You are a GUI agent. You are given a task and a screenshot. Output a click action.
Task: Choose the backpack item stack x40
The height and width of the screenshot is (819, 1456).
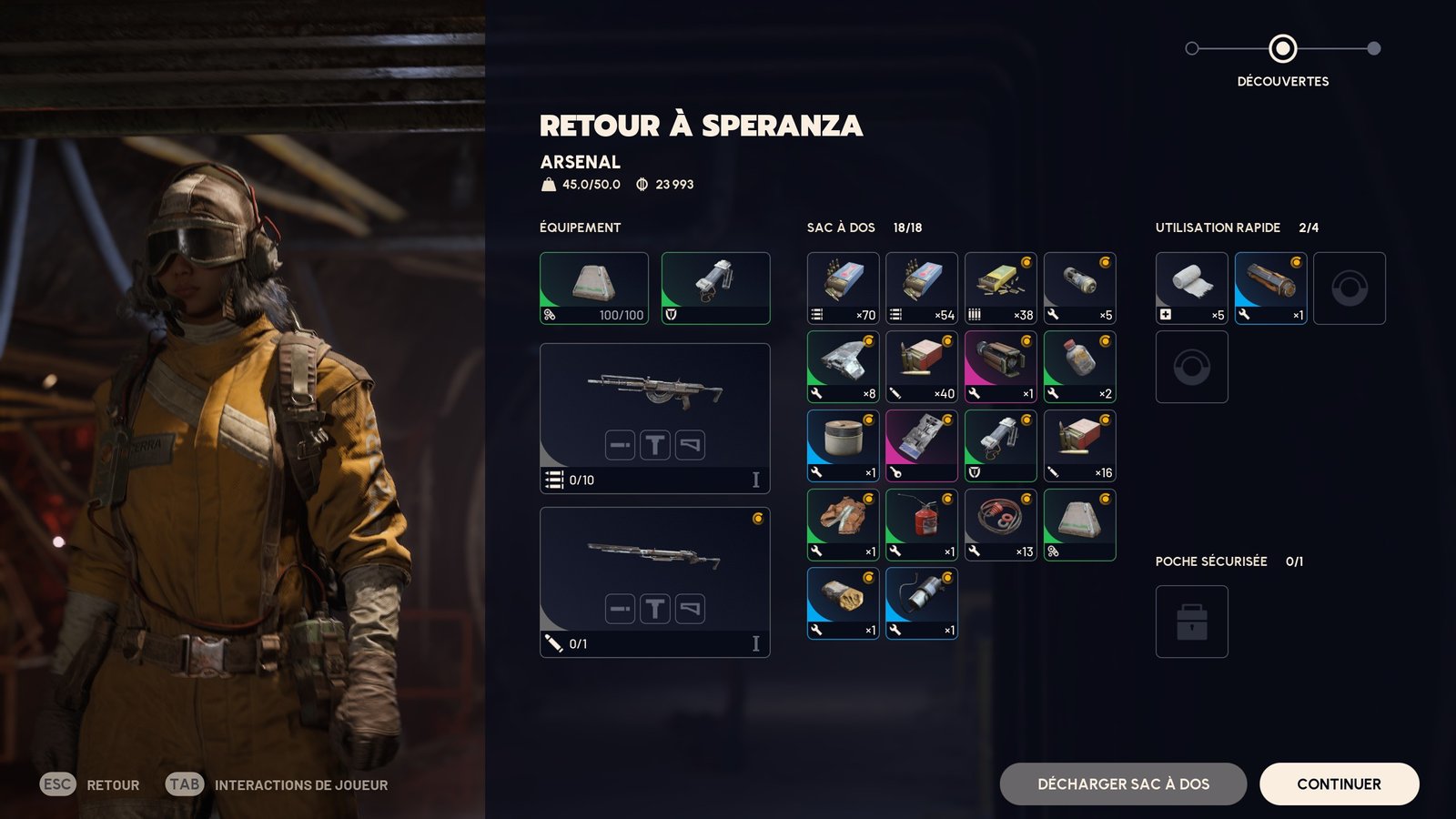pos(921,366)
